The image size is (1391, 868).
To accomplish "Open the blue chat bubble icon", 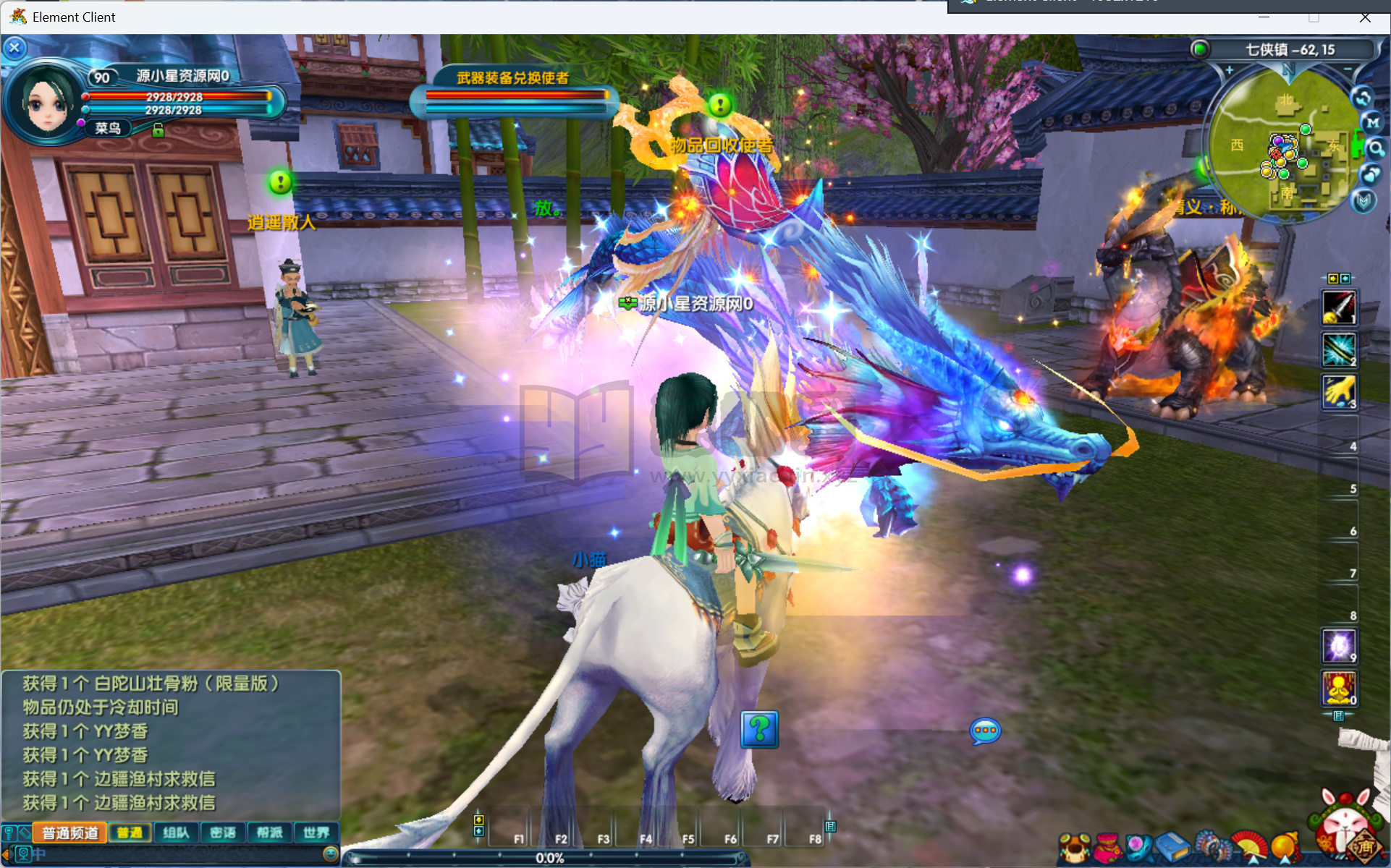I will coord(985,731).
